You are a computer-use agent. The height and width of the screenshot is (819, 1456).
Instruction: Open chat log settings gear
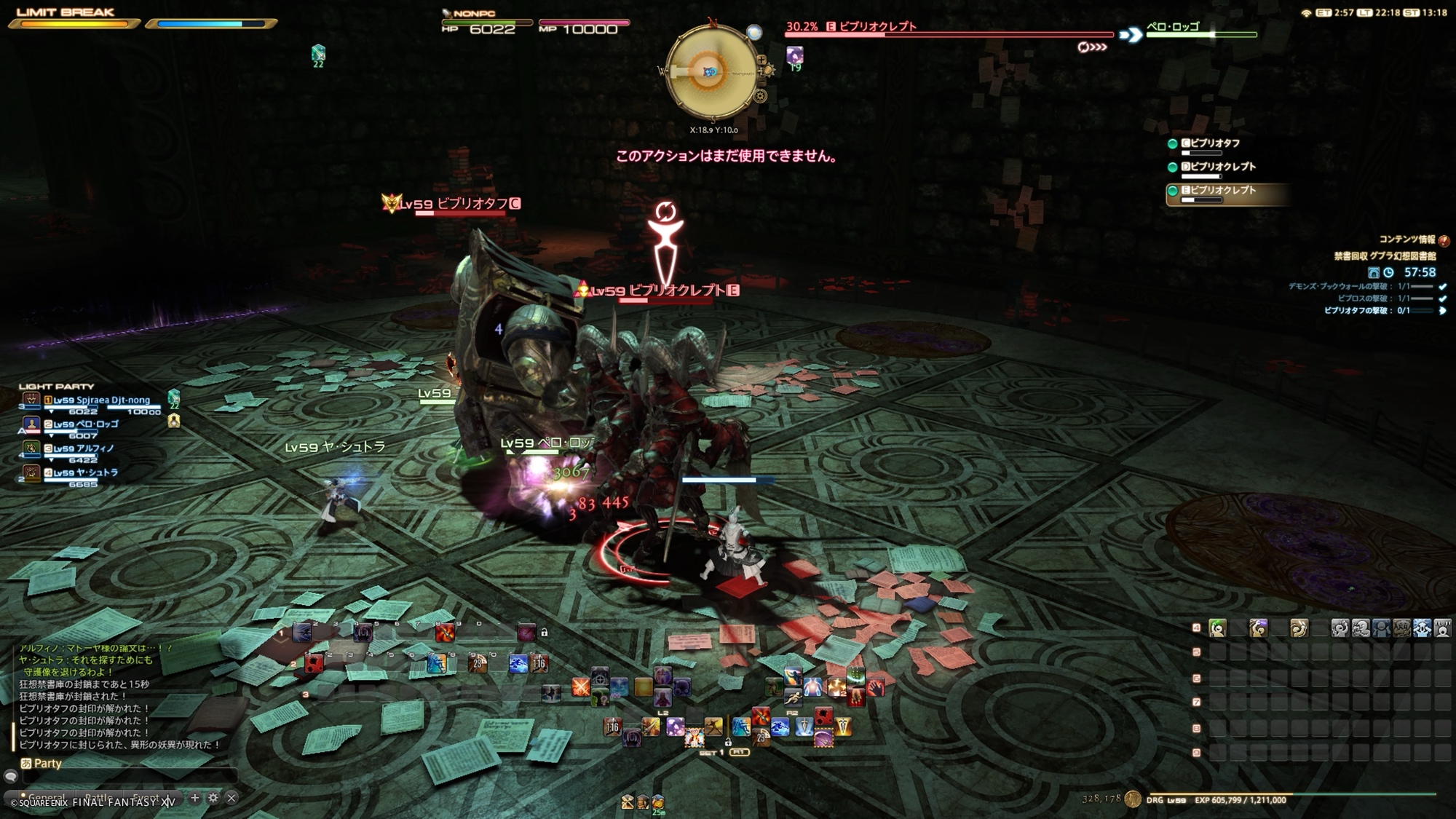[x=213, y=798]
